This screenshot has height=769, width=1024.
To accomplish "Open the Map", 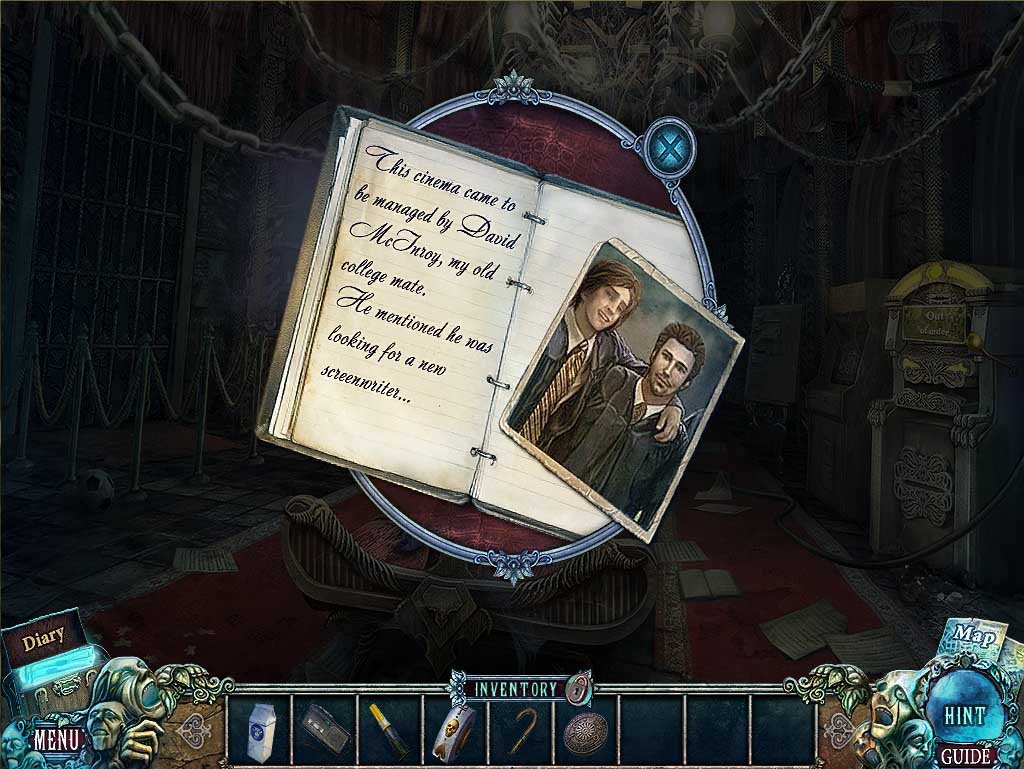I will [x=968, y=634].
